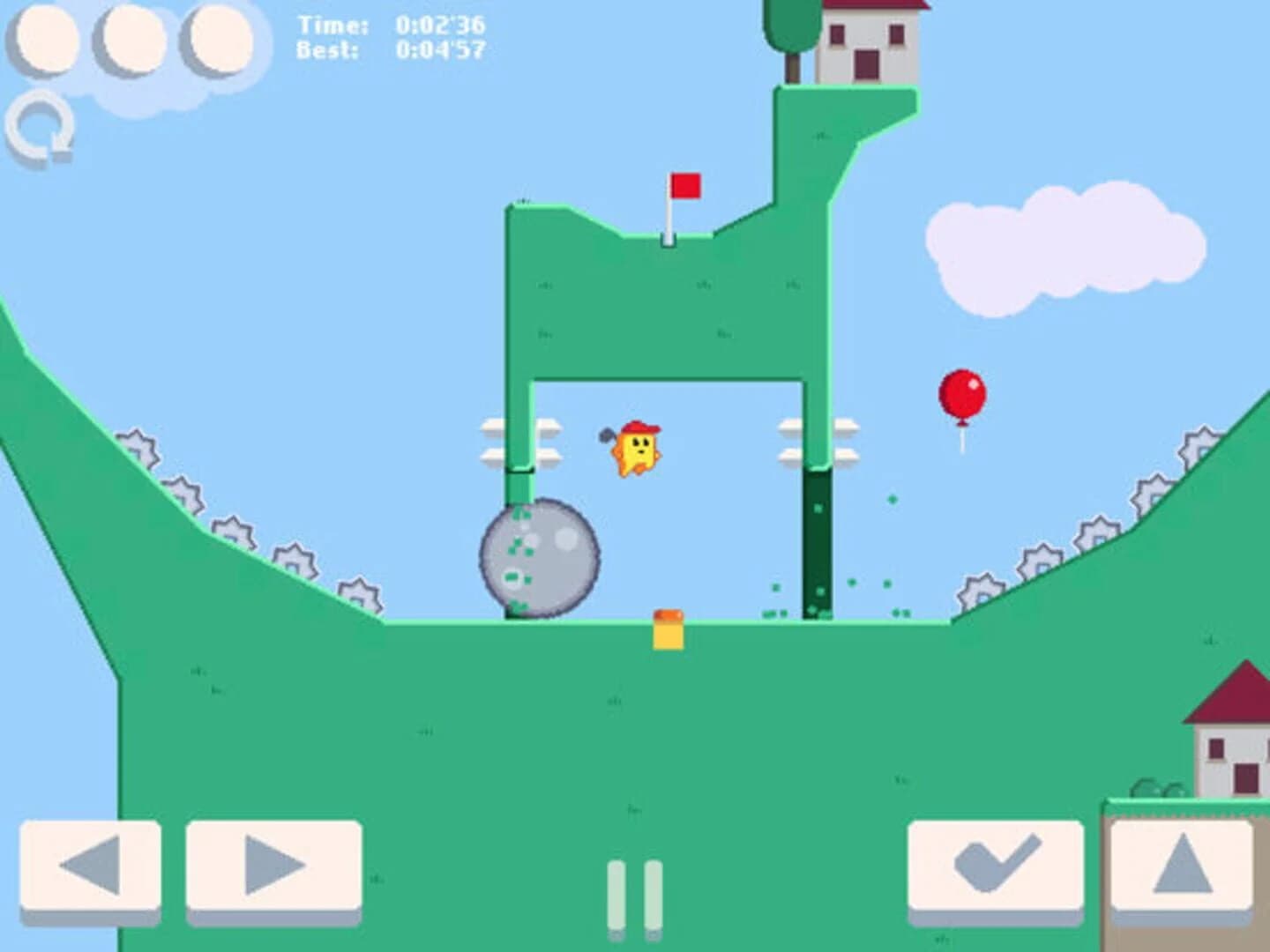Tap the Time counter to toggle display
Viewport: 1270px width, 952px height.
(388, 26)
